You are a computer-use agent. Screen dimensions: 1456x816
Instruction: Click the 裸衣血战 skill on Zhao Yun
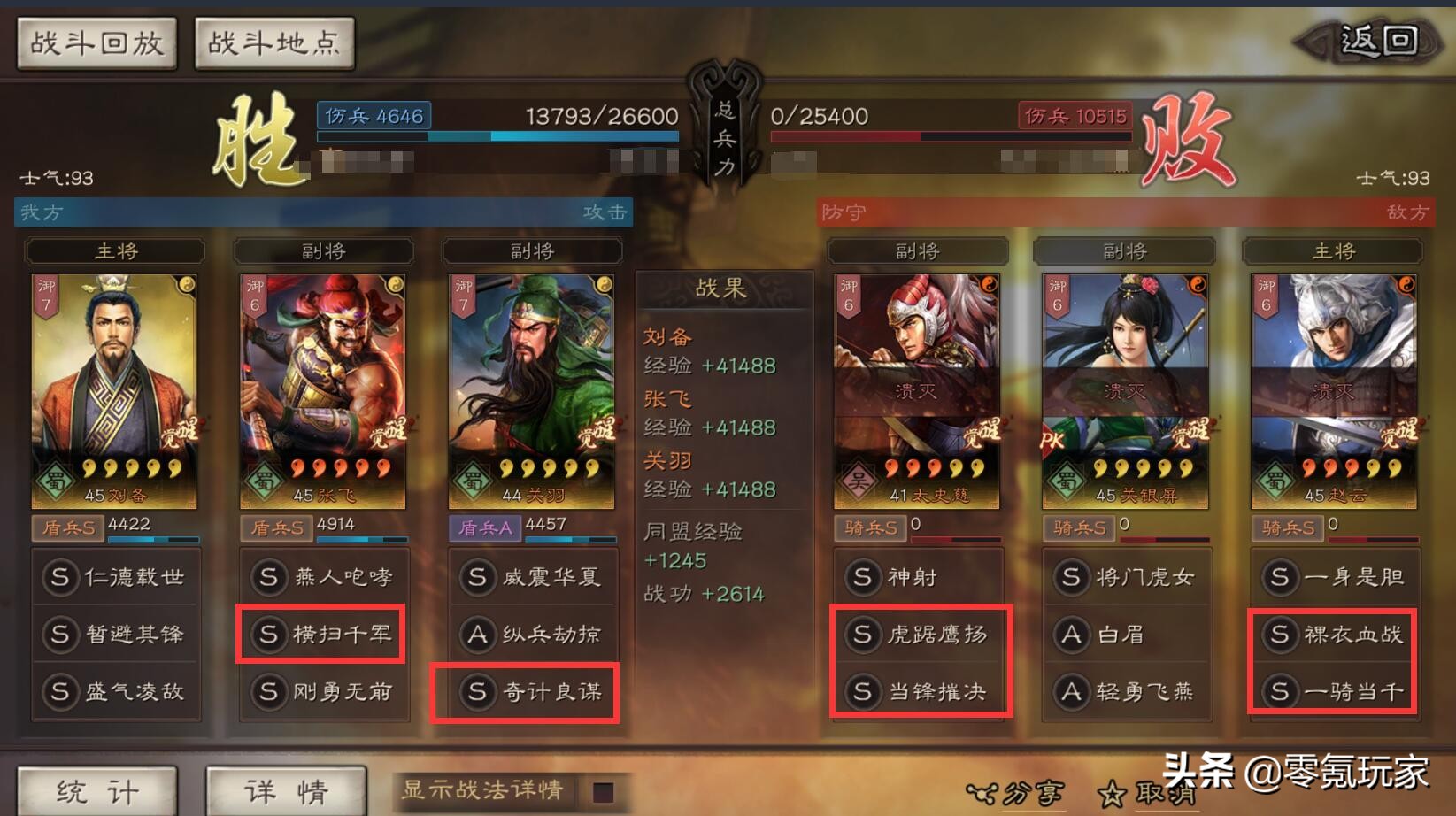[1333, 635]
